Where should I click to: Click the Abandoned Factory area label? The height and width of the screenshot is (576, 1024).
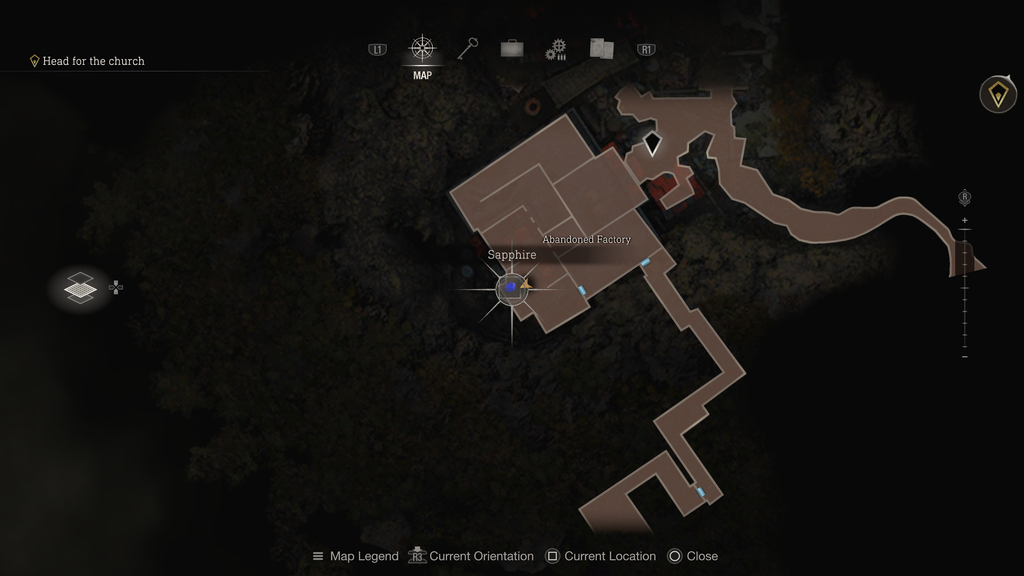(586, 240)
